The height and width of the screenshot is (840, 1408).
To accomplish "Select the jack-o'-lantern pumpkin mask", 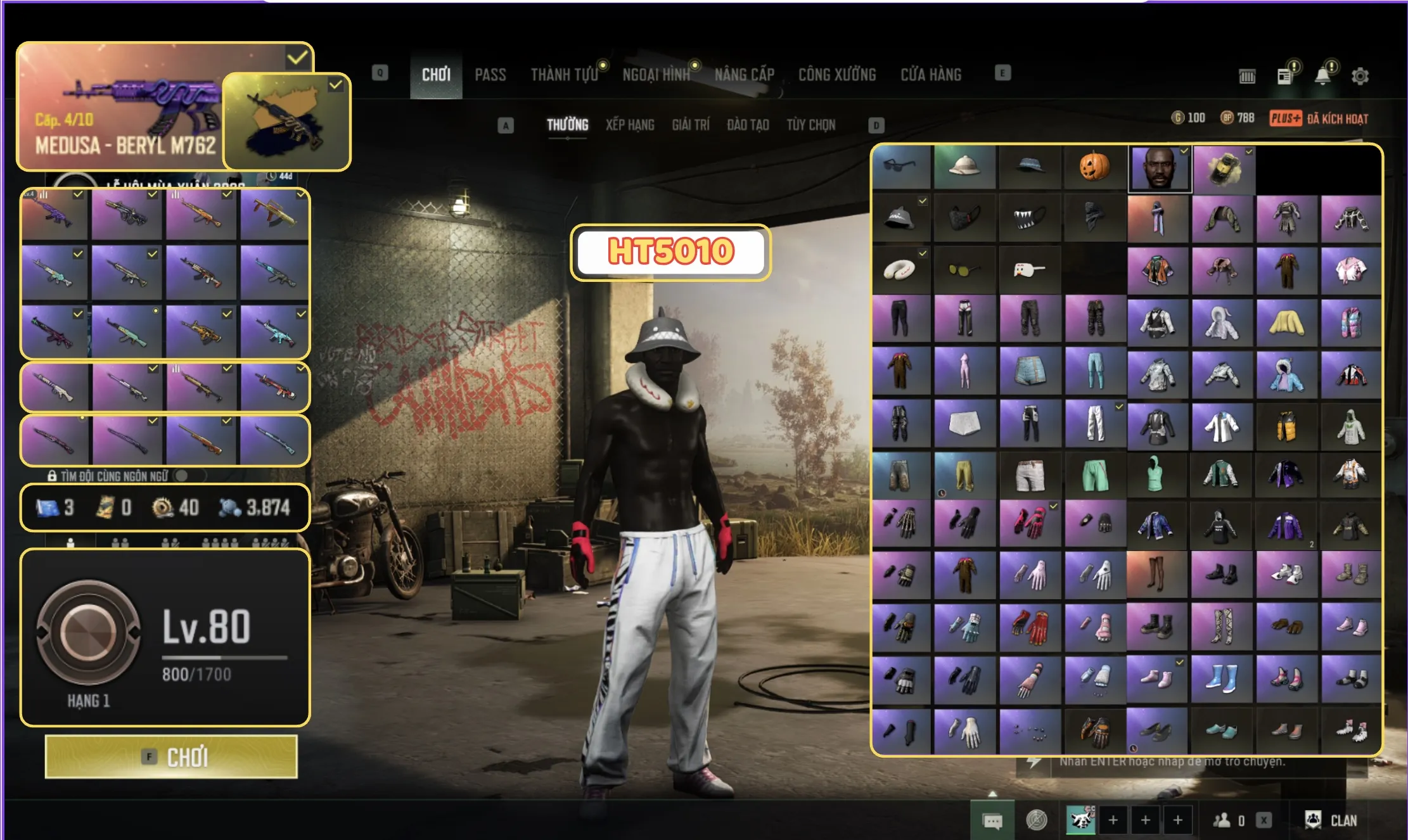I will [1094, 167].
